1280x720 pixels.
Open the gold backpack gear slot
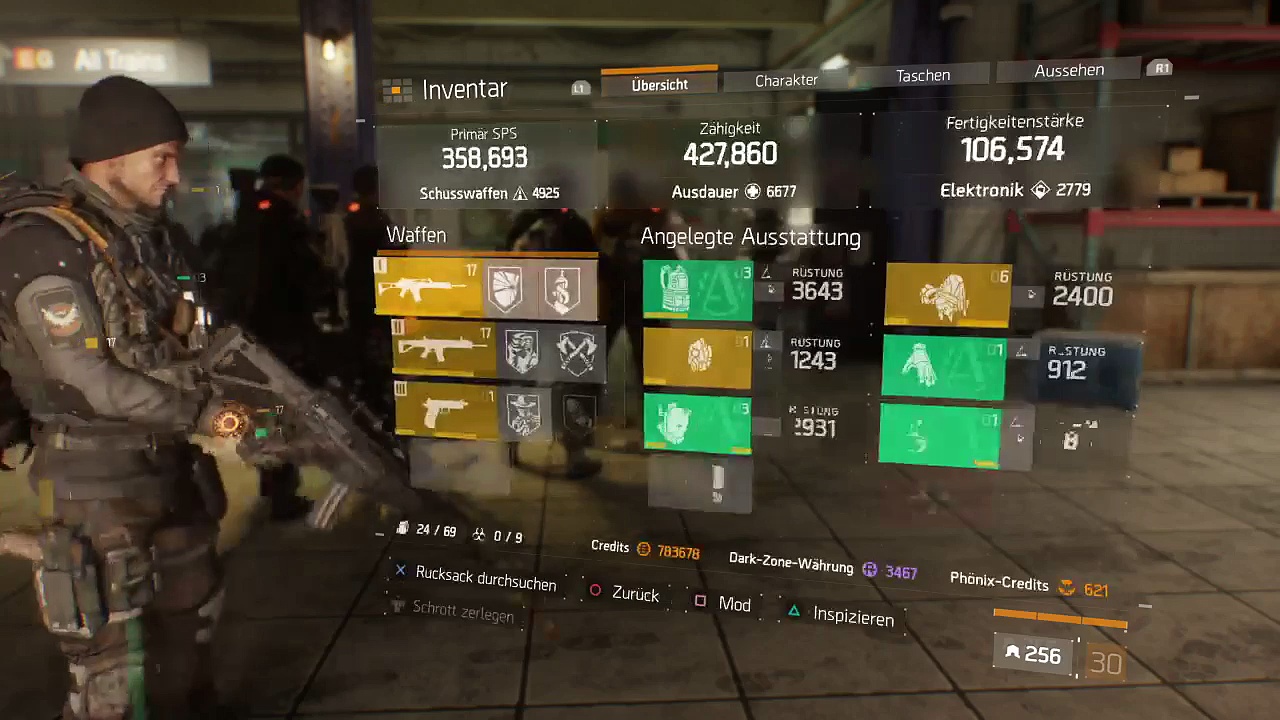pos(946,295)
